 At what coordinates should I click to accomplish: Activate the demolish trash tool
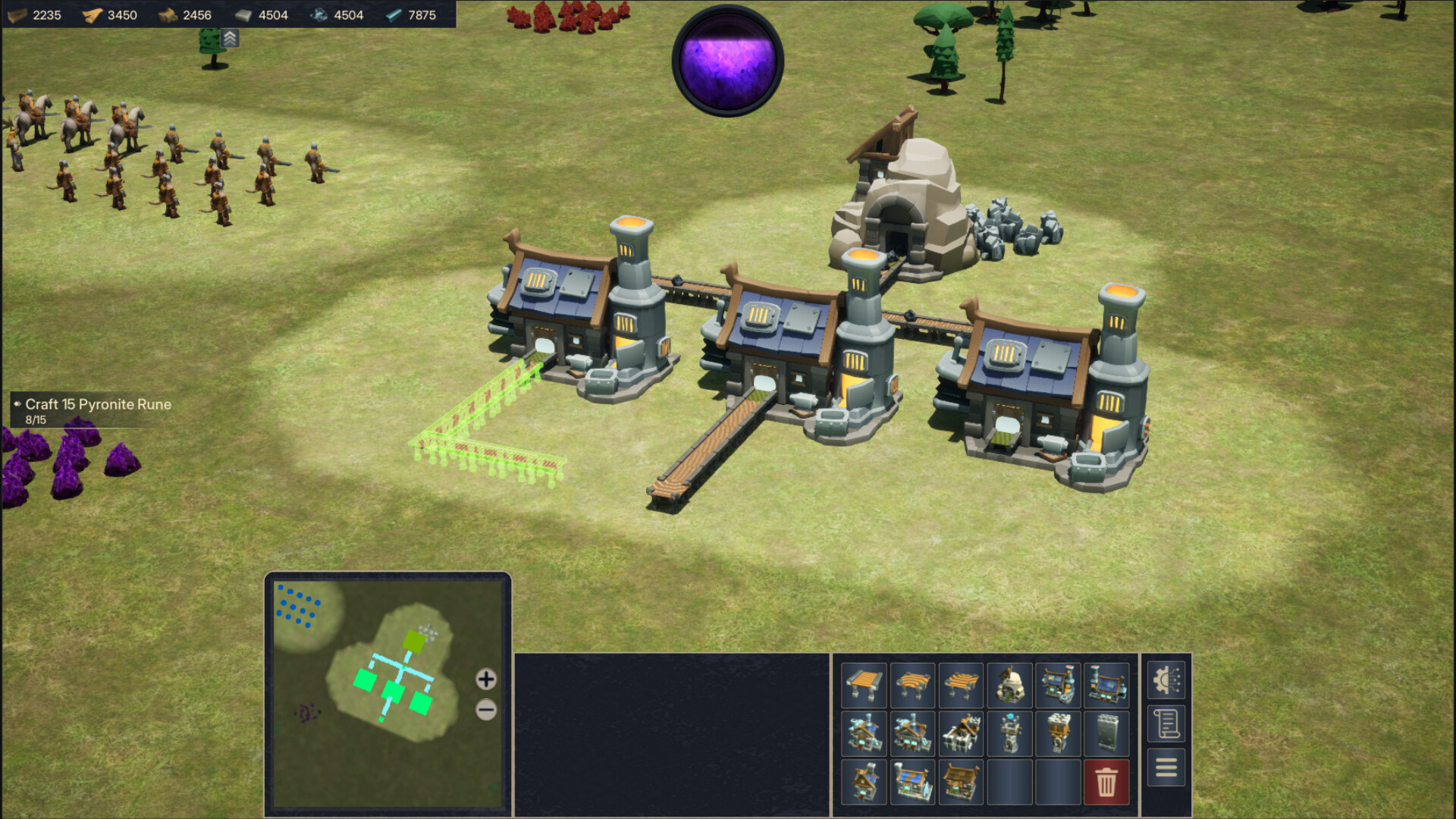[1106, 781]
